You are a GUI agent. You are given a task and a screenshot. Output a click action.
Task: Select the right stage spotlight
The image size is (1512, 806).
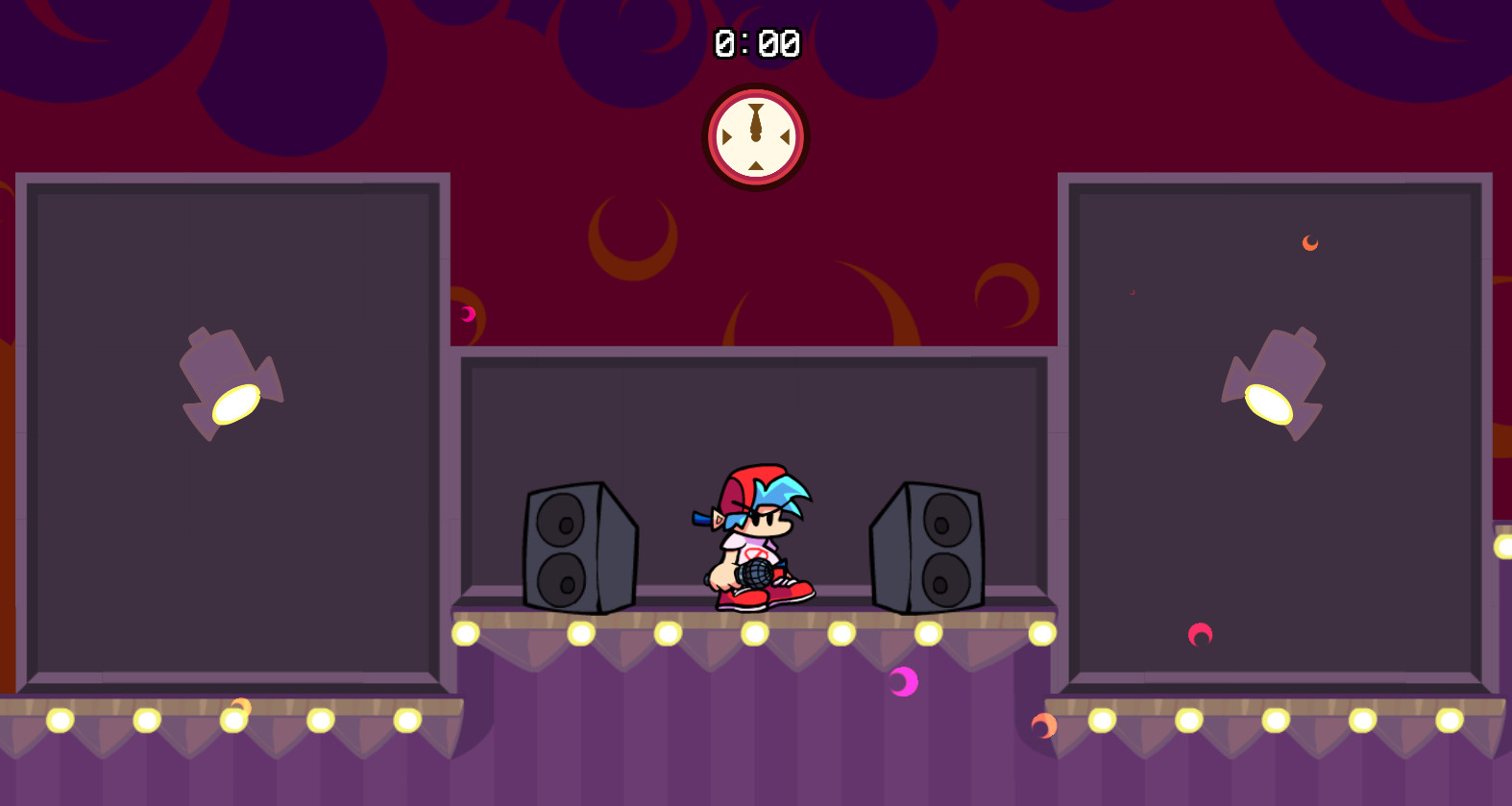(1278, 379)
